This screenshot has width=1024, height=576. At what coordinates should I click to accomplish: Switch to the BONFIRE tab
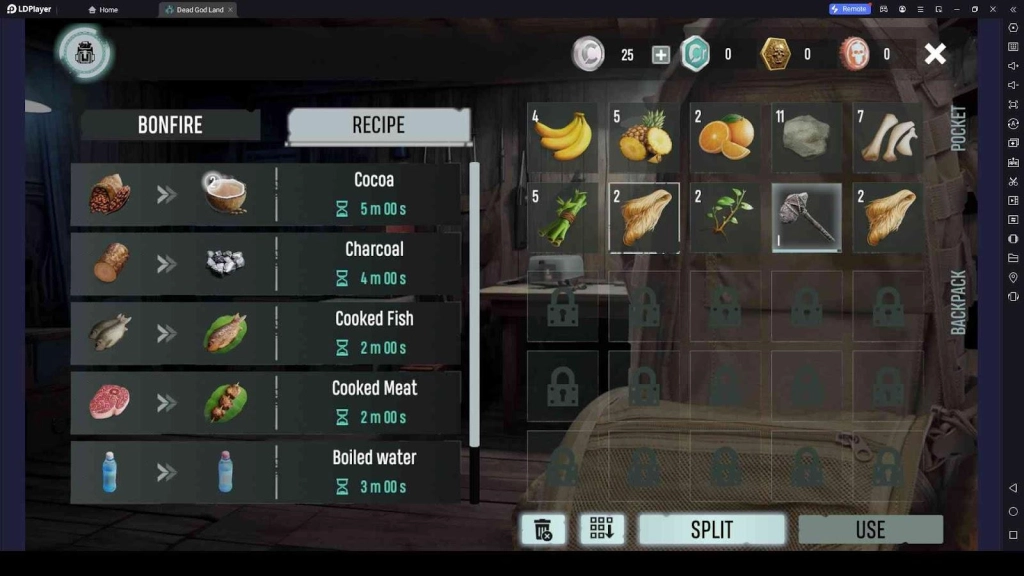coord(170,125)
